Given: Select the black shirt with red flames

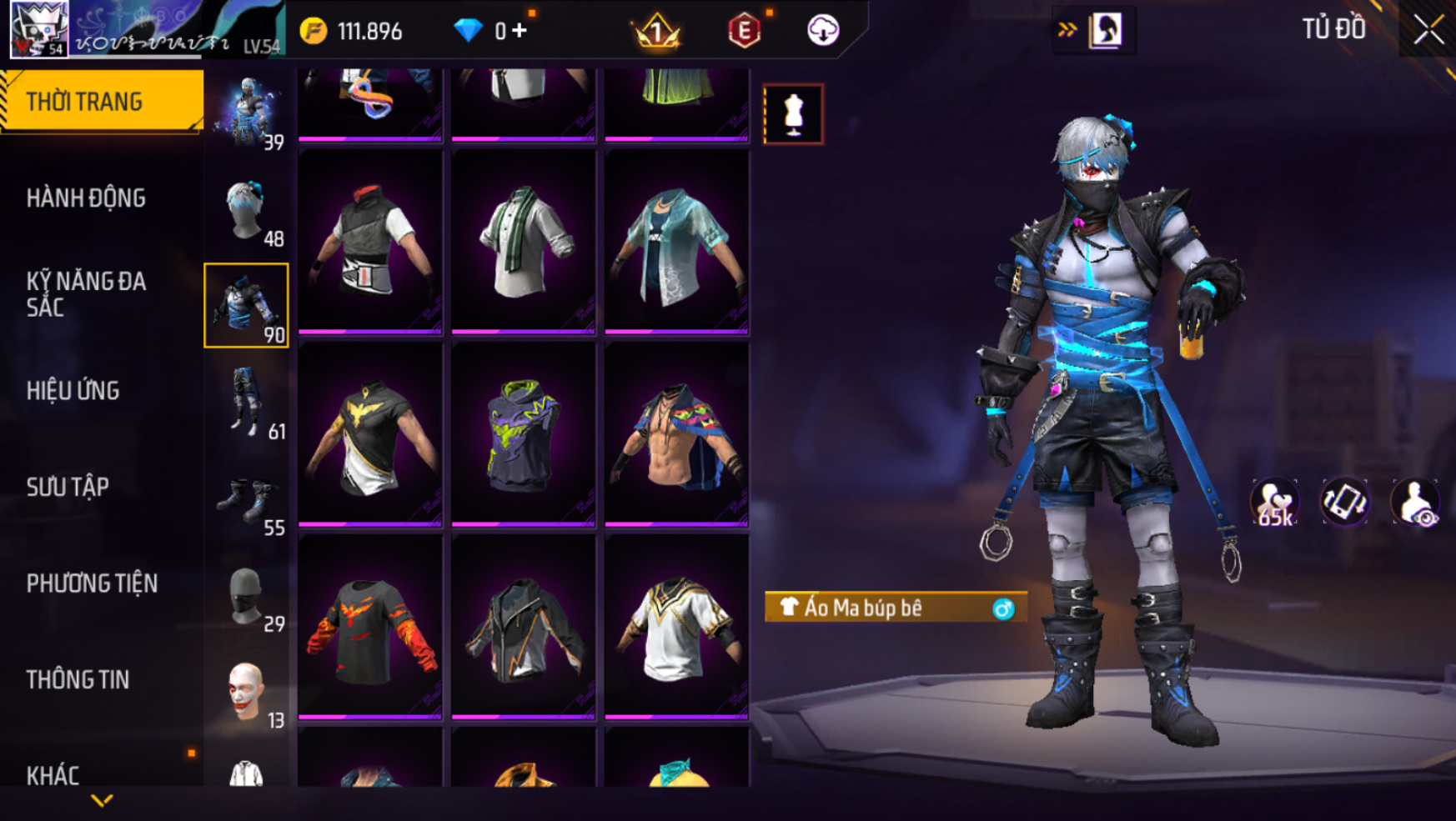Looking at the screenshot, I should pos(370,627).
